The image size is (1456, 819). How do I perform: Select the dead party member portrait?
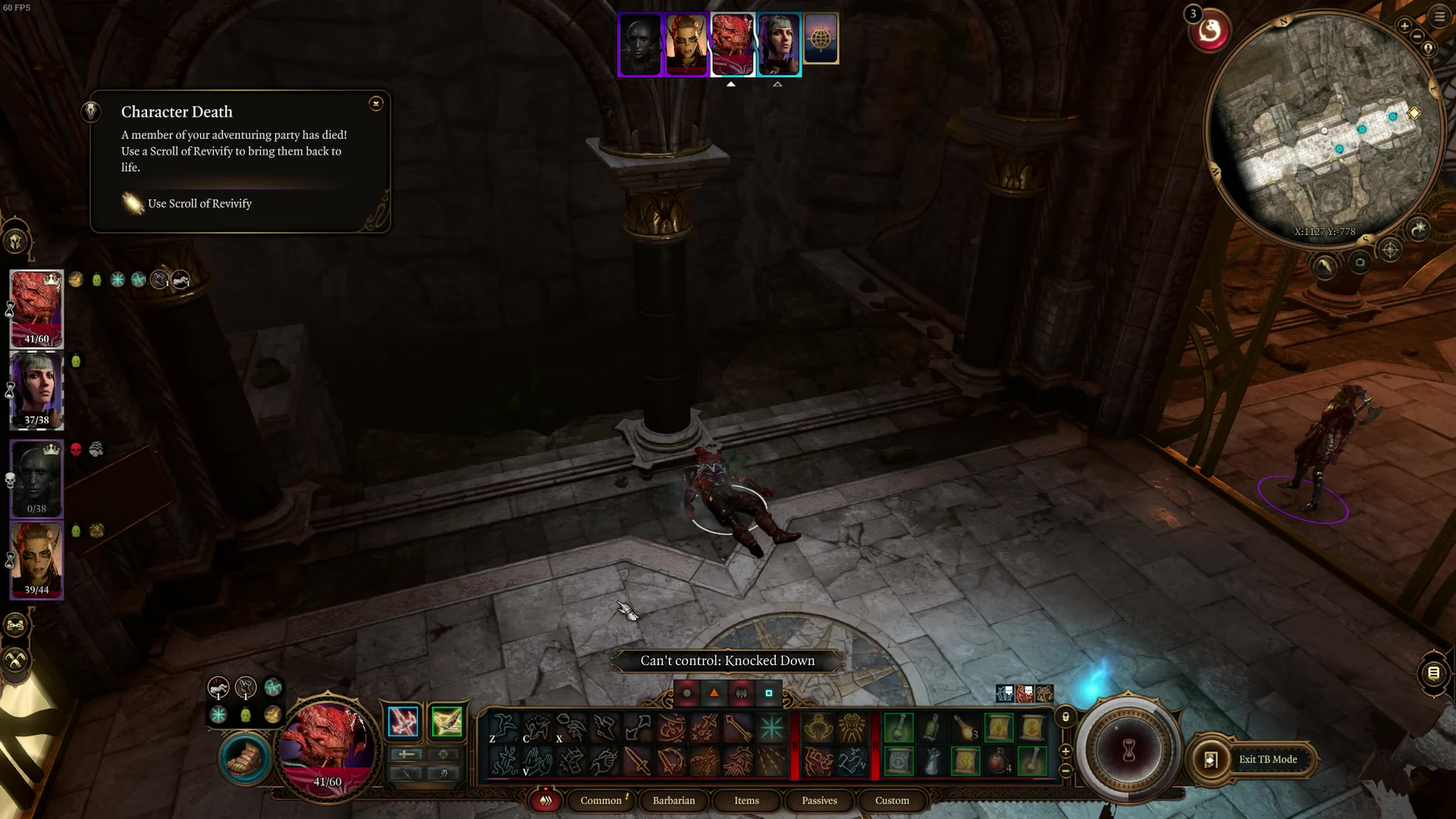click(37, 478)
